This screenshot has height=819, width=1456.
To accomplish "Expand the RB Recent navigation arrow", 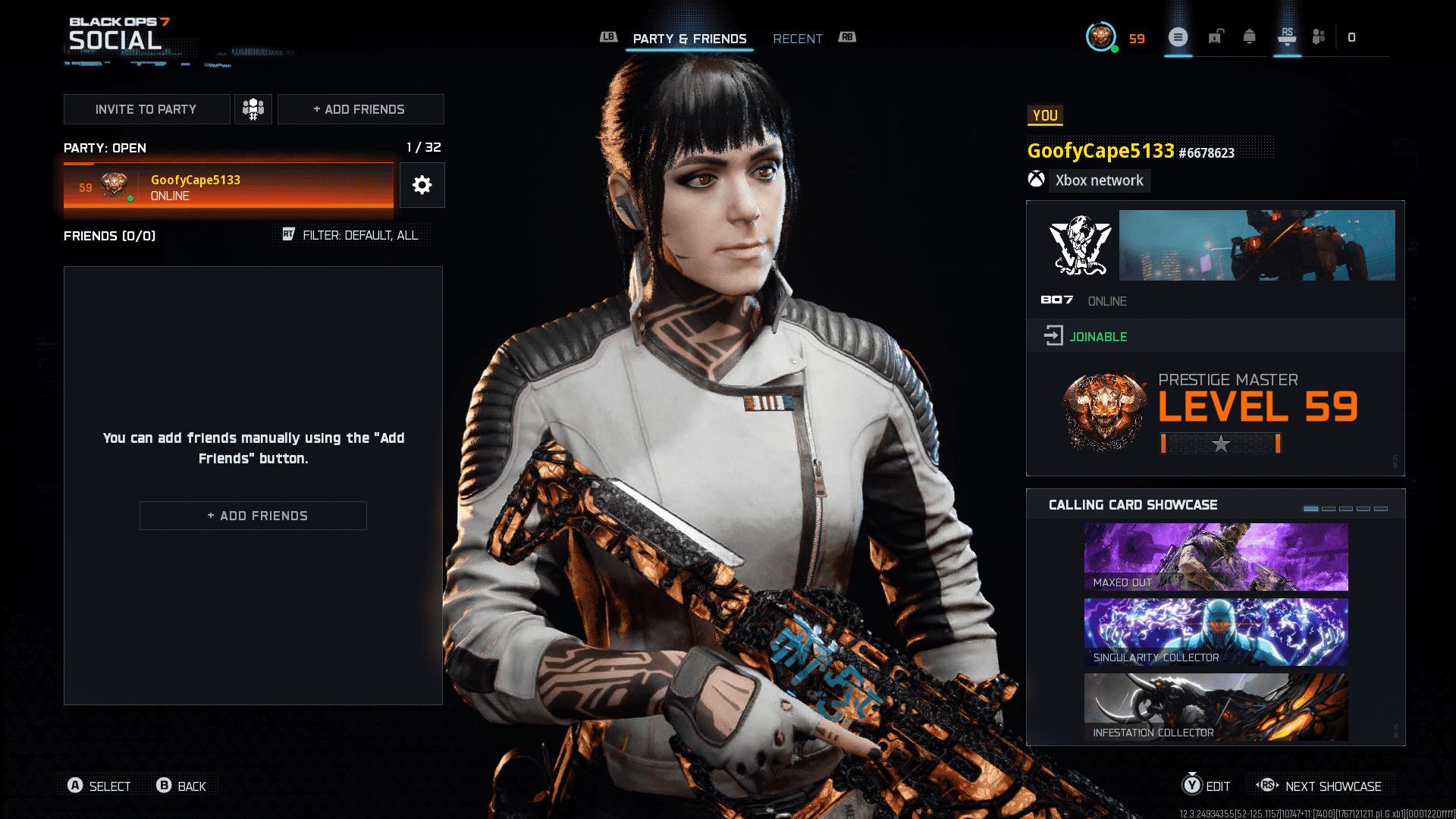I will [x=847, y=36].
